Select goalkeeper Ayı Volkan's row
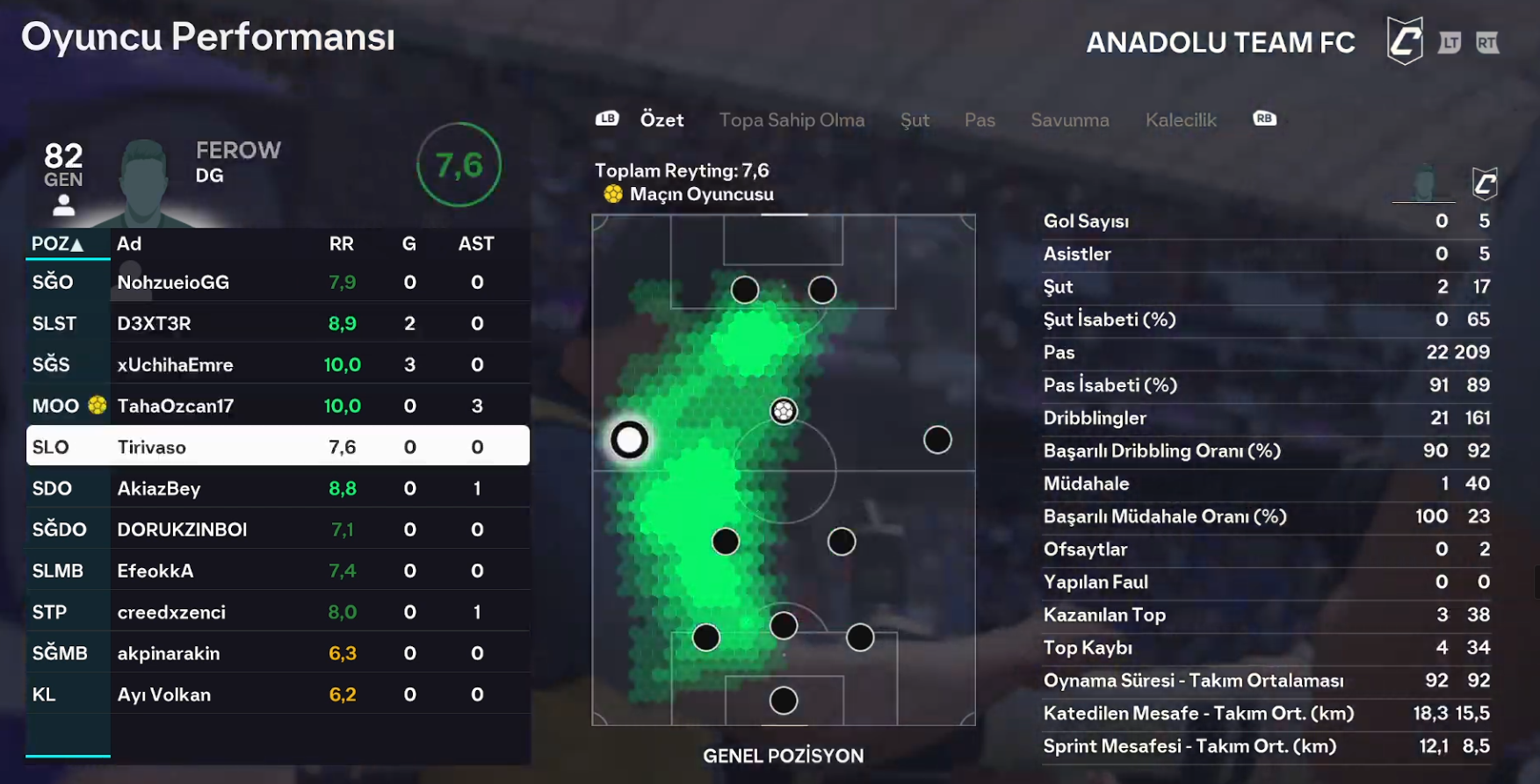Screen dimensions: 1540x784 [x=278, y=694]
